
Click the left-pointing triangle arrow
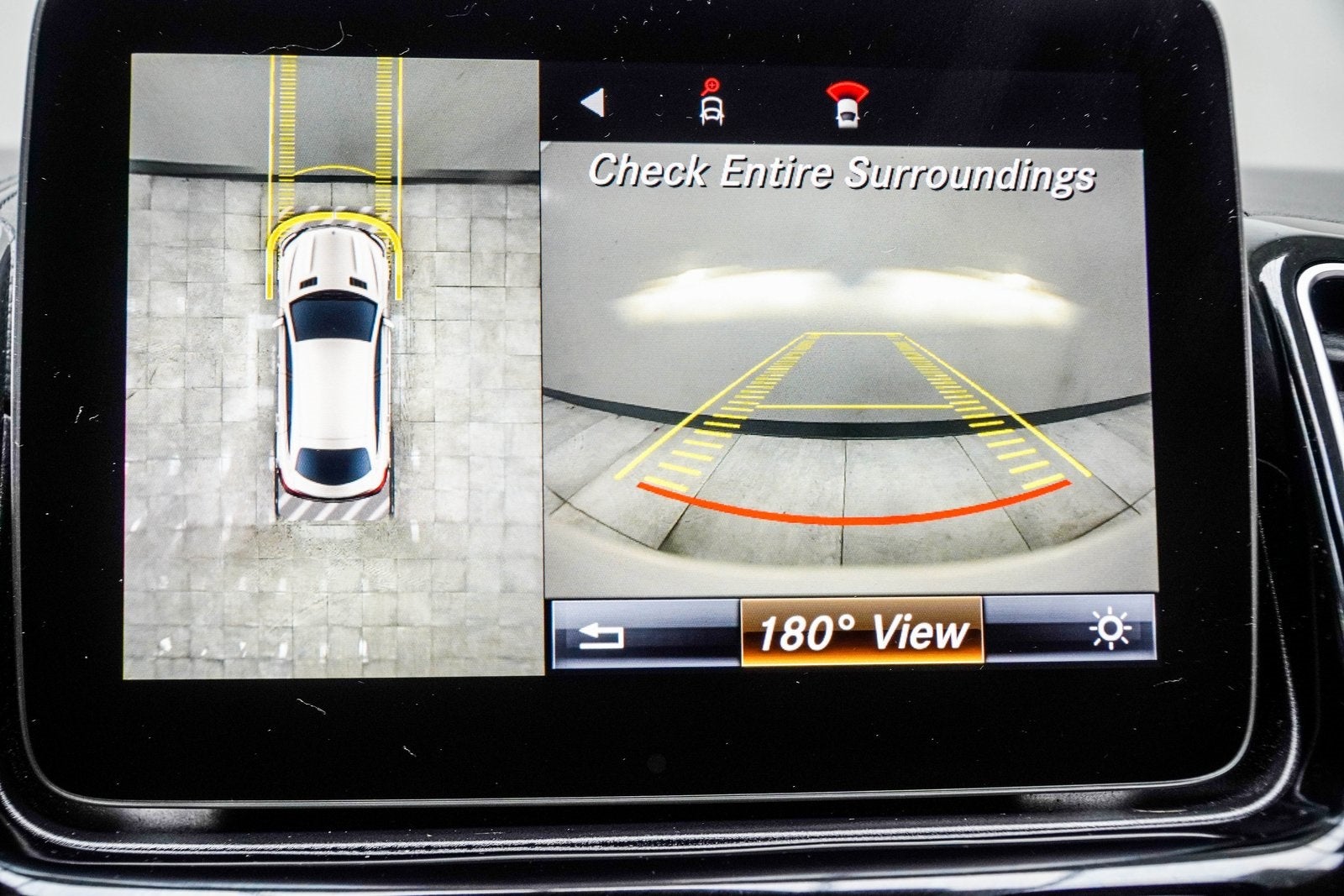[593, 102]
